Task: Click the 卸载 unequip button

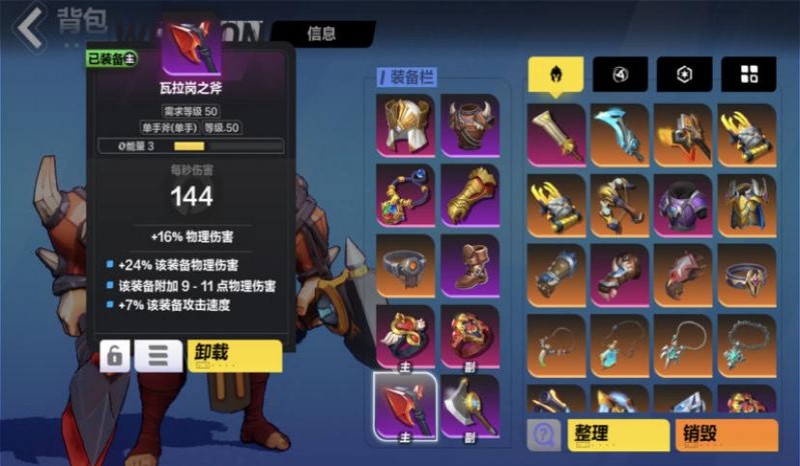Action: [234, 355]
